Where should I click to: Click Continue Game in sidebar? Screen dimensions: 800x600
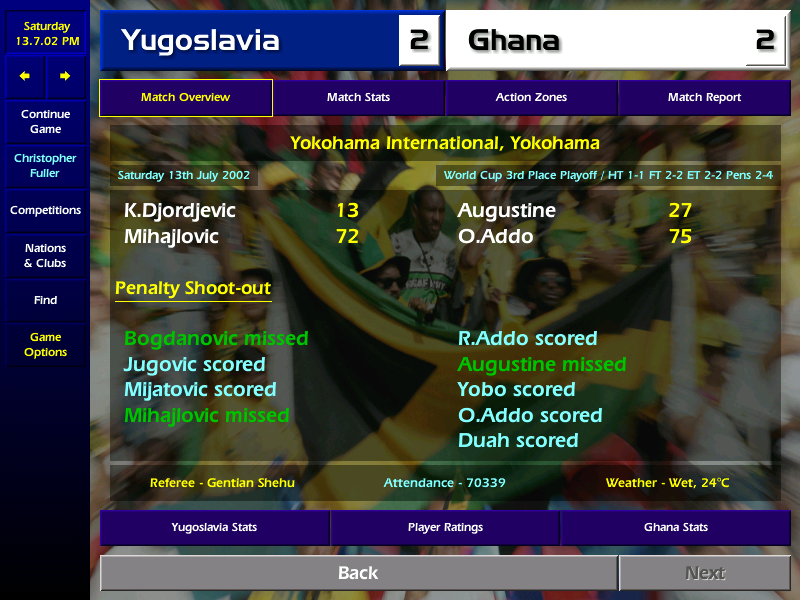pyautogui.click(x=45, y=122)
